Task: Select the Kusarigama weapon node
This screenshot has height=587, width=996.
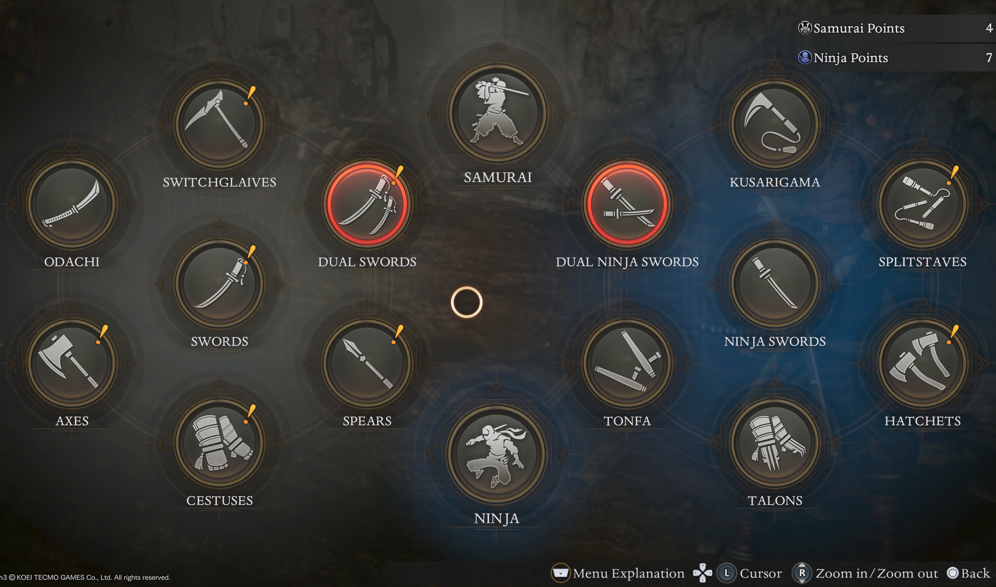Action: (x=775, y=124)
